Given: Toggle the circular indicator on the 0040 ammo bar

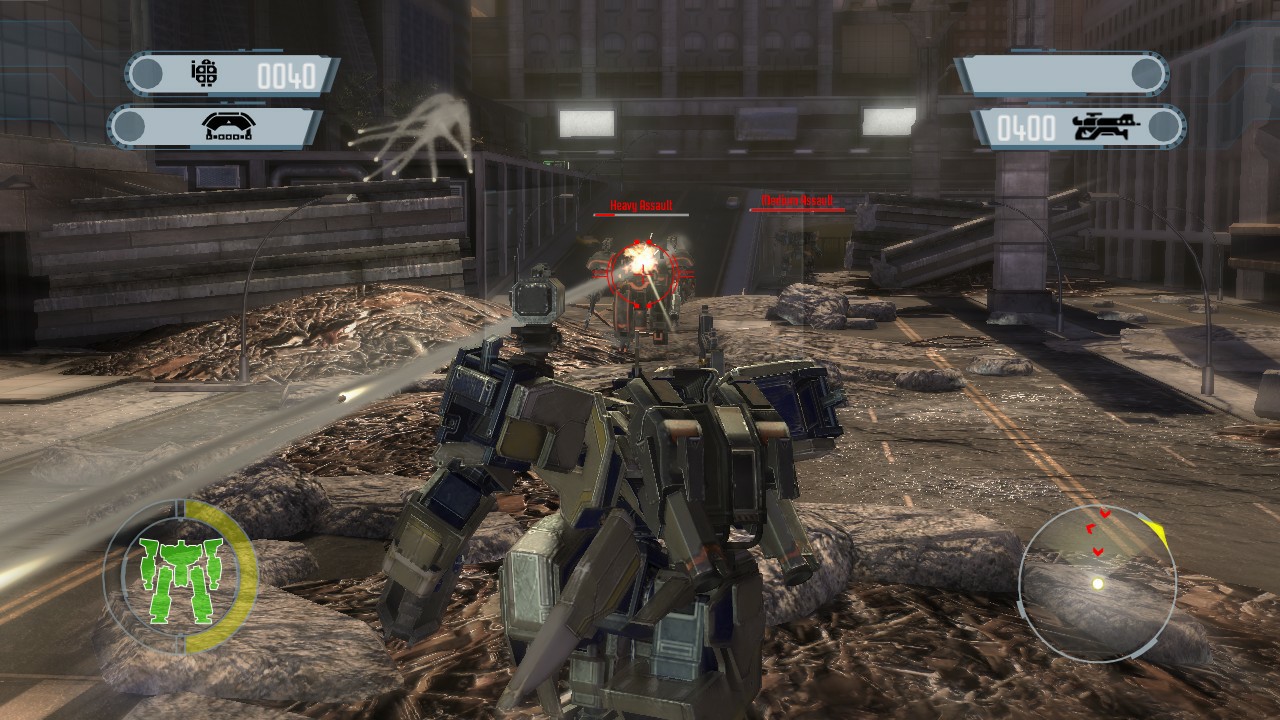Looking at the screenshot, I should pos(147,72).
